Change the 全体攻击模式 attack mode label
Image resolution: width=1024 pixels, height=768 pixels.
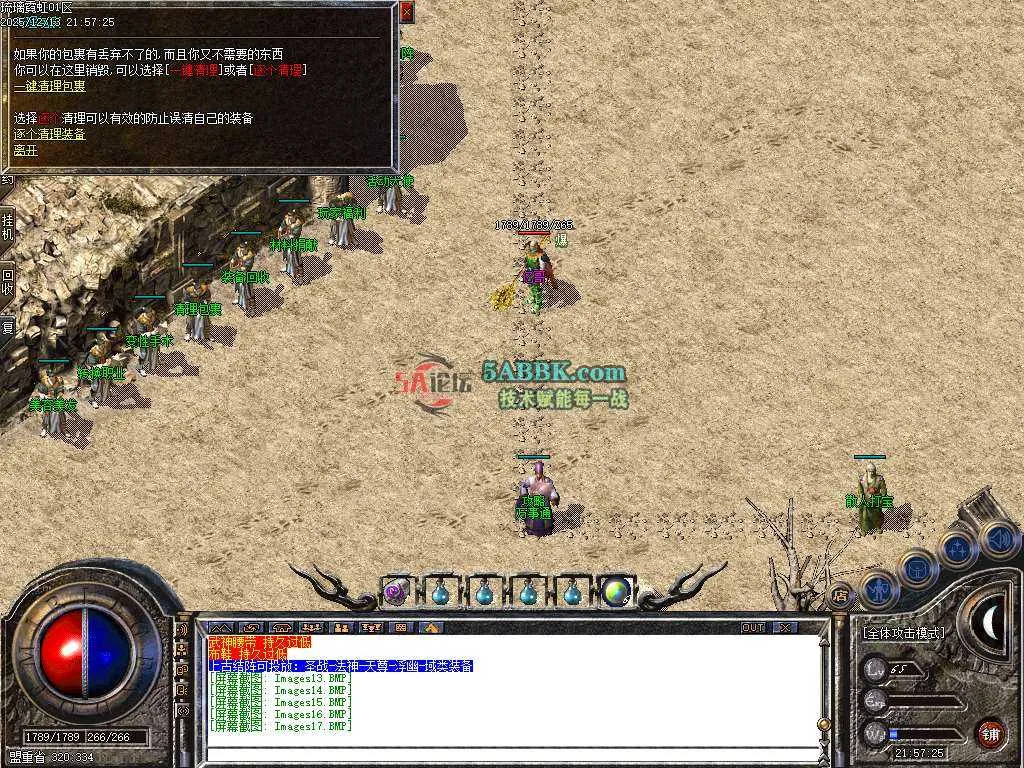tap(903, 633)
